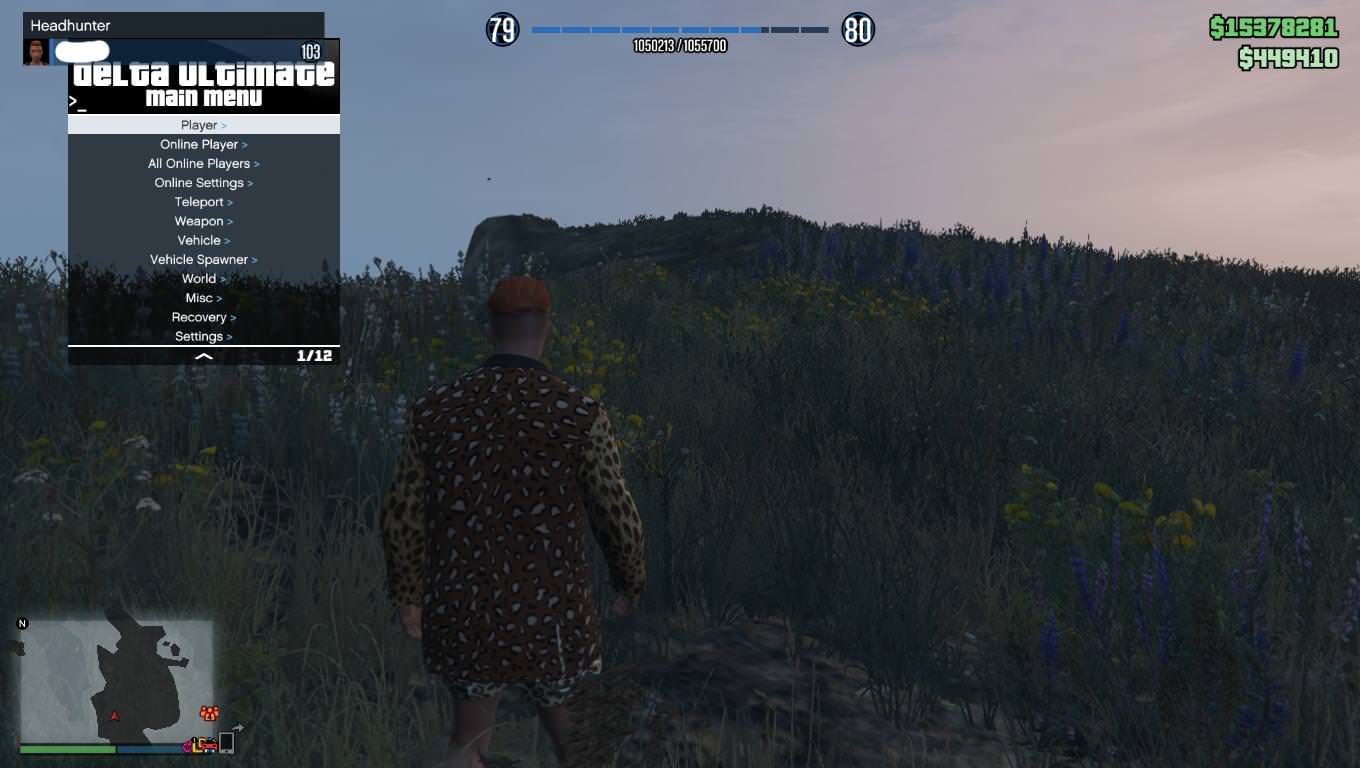Open the mod menu Settings

point(203,336)
